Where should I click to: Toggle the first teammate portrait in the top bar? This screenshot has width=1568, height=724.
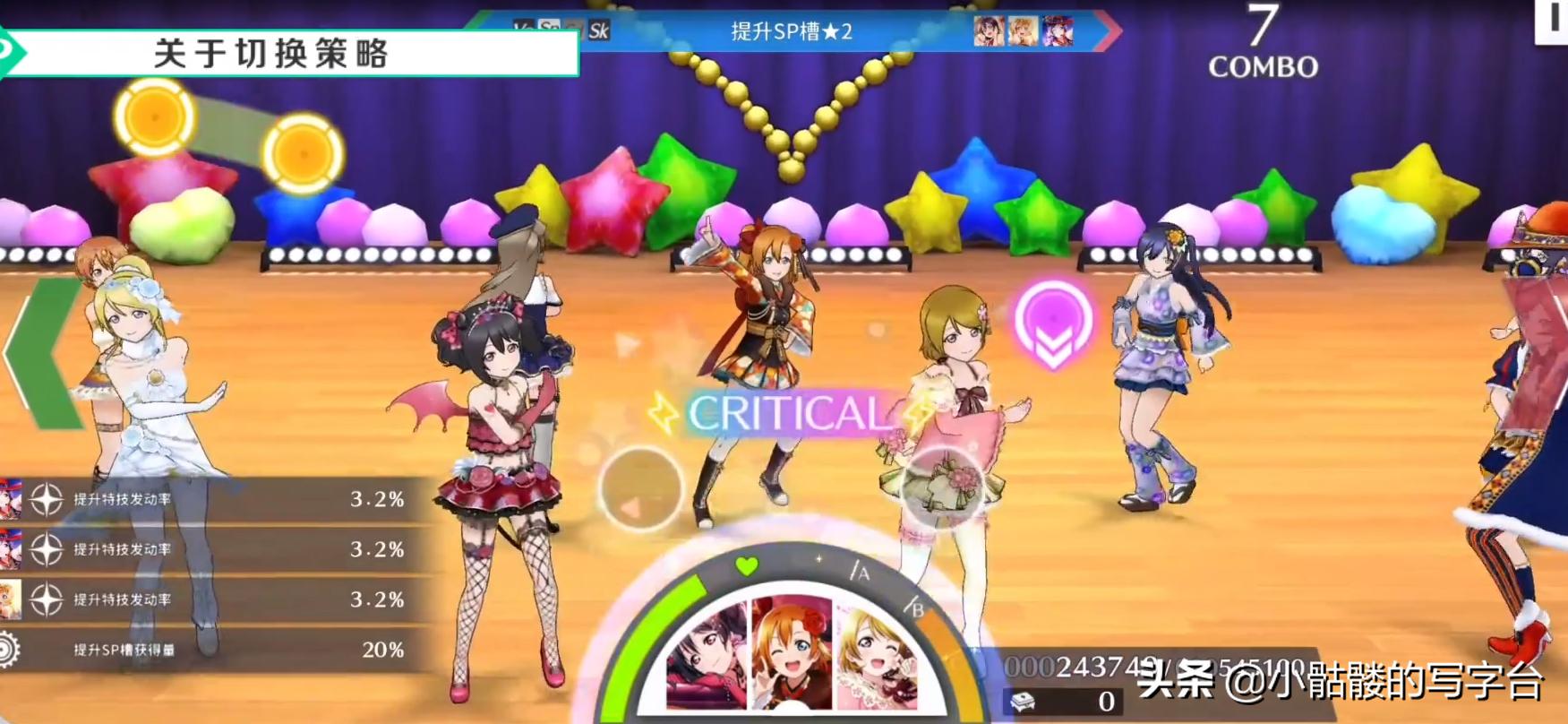pos(989,30)
